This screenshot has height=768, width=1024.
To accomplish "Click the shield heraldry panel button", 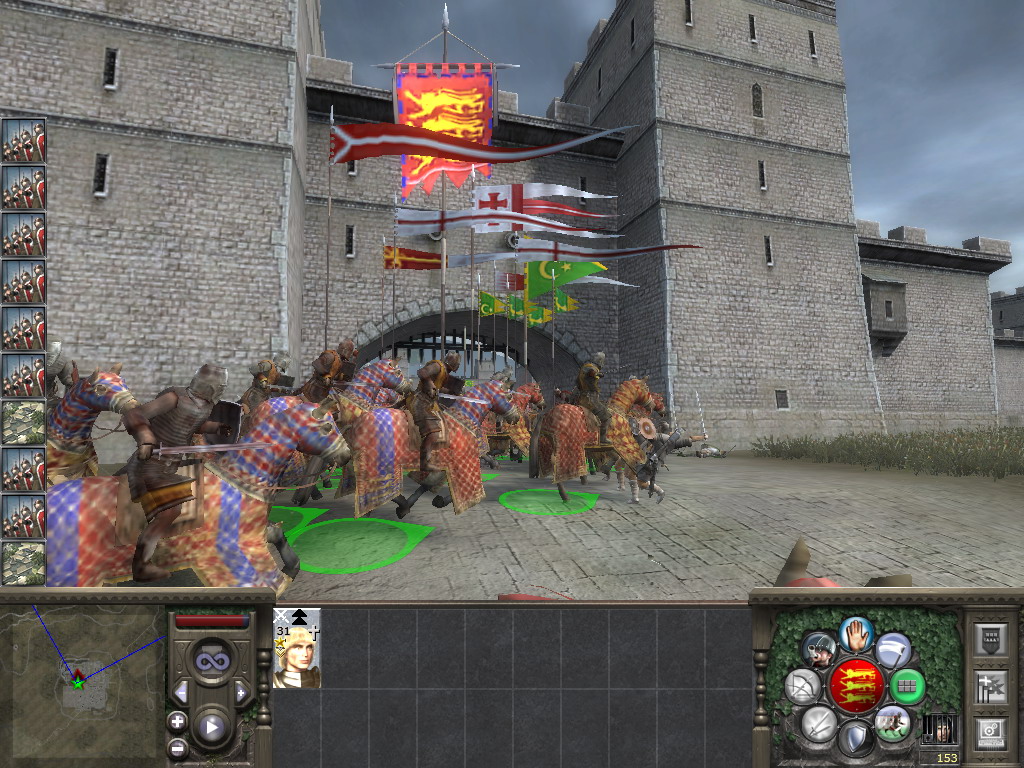I will tap(991, 641).
